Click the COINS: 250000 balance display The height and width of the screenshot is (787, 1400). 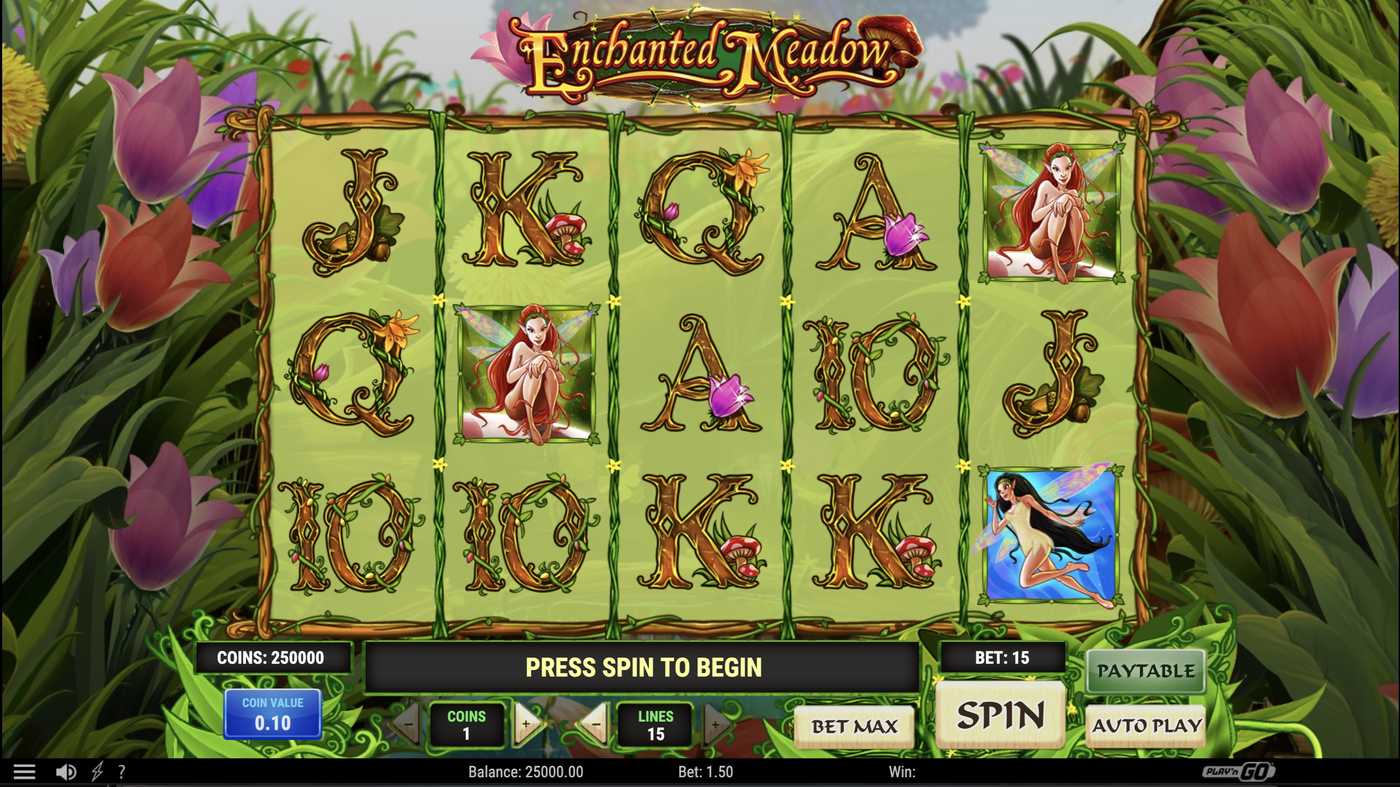273,657
